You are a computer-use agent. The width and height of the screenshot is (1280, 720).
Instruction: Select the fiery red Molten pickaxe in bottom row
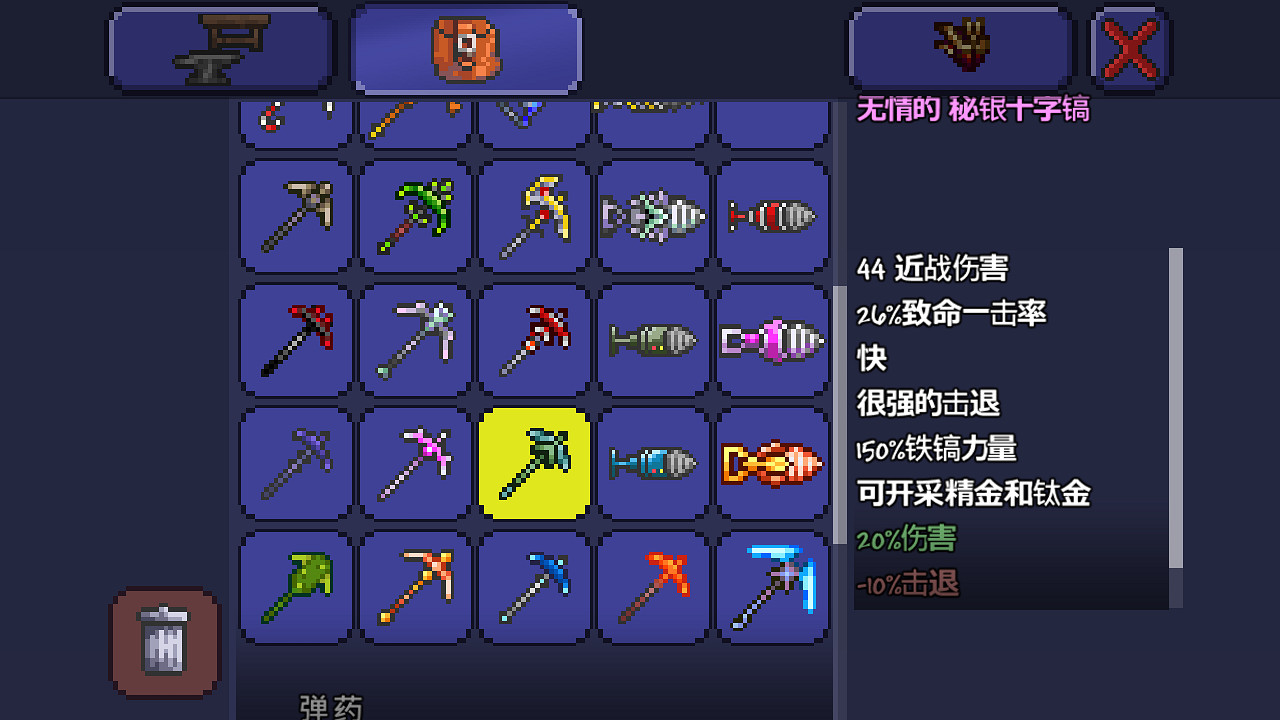(653, 587)
